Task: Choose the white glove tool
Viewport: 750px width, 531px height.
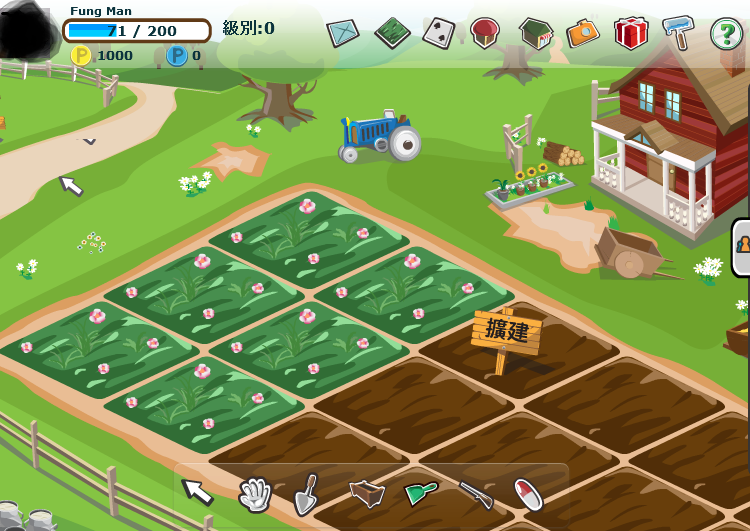Action: pos(255,493)
